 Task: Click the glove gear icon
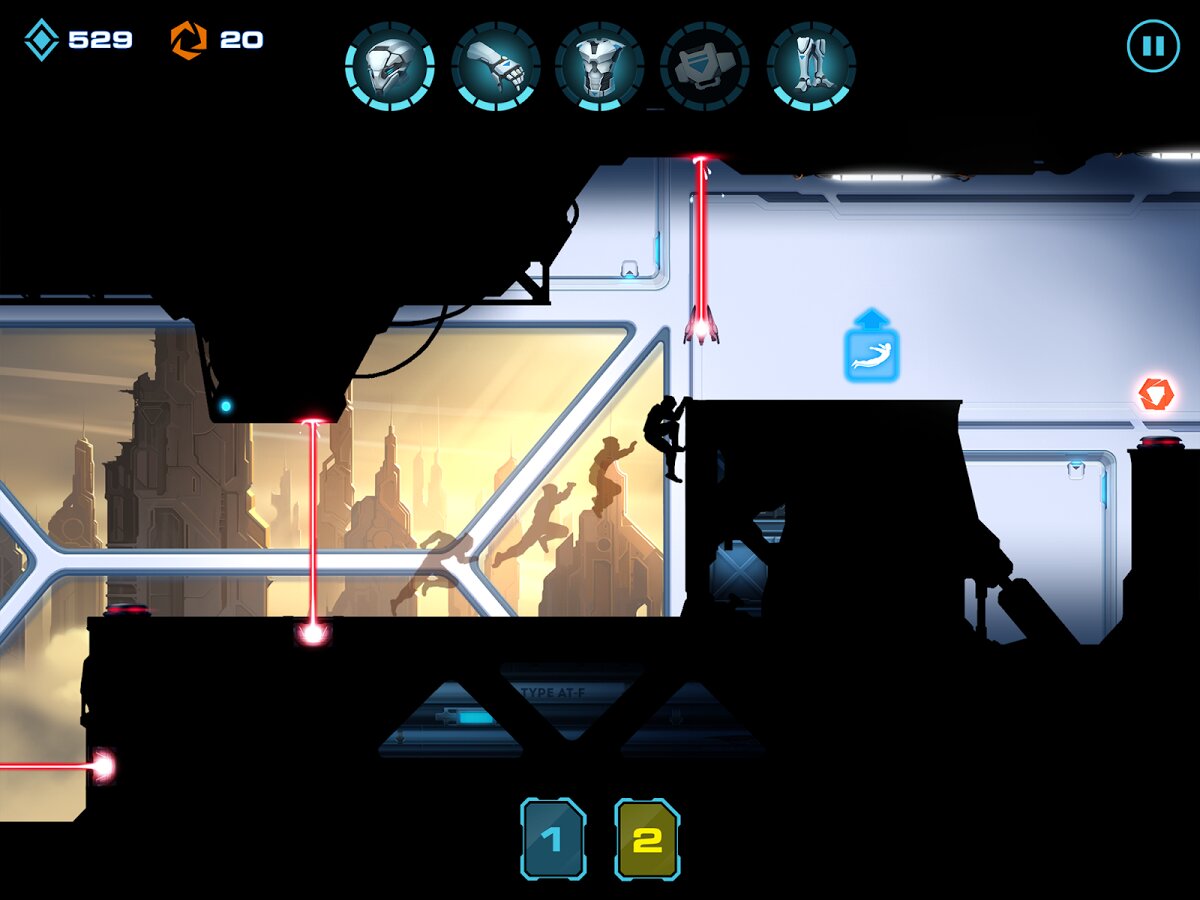pos(496,66)
